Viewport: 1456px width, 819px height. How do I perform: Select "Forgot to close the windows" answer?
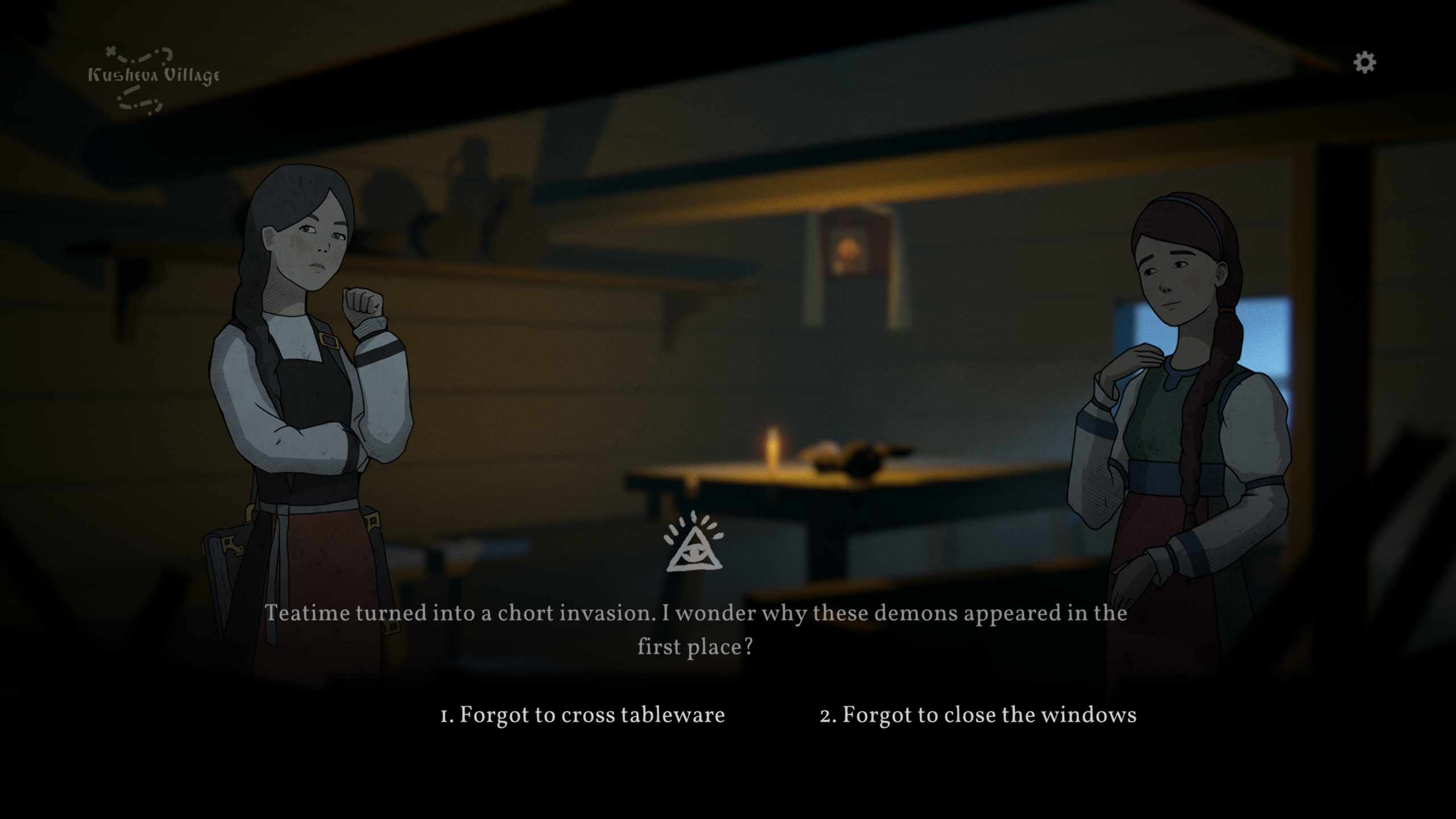(x=978, y=715)
